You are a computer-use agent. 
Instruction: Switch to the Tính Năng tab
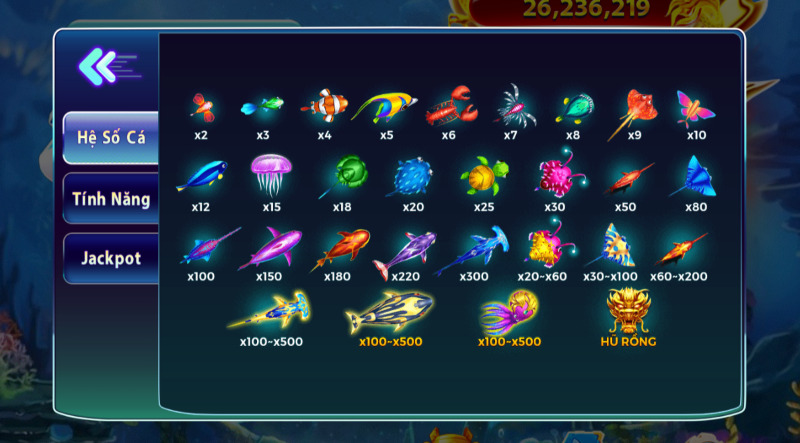coord(111,199)
